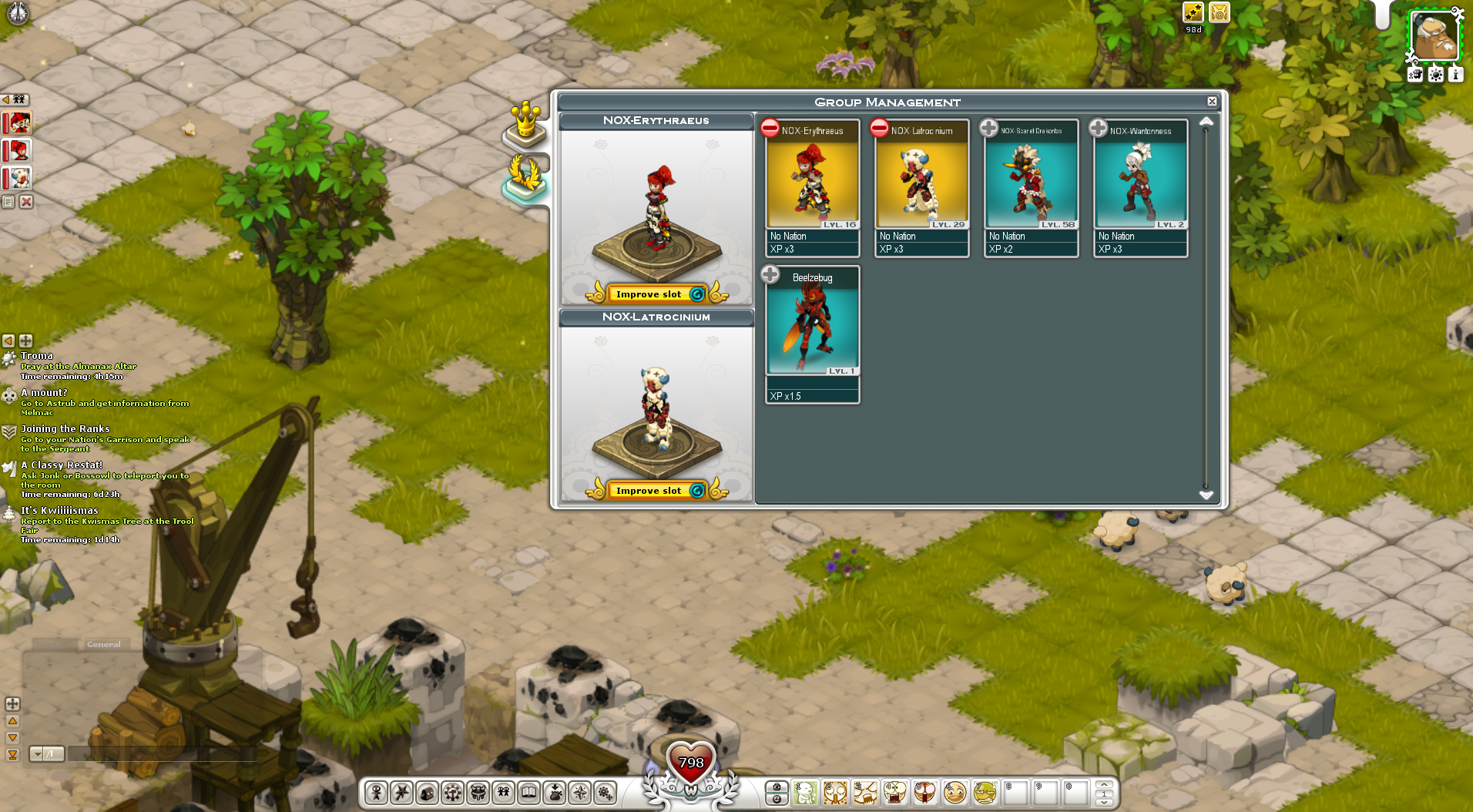Open the Troma quest tracker entry
Screen dimensions: 1473x812
[37, 356]
